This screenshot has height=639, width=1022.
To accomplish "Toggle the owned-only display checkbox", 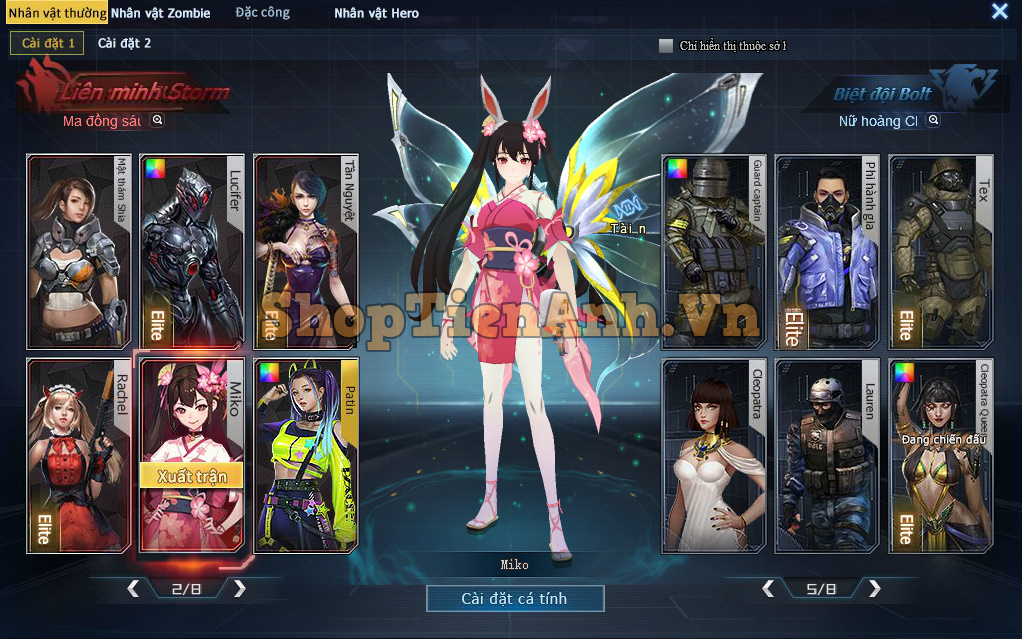I will coord(666,46).
